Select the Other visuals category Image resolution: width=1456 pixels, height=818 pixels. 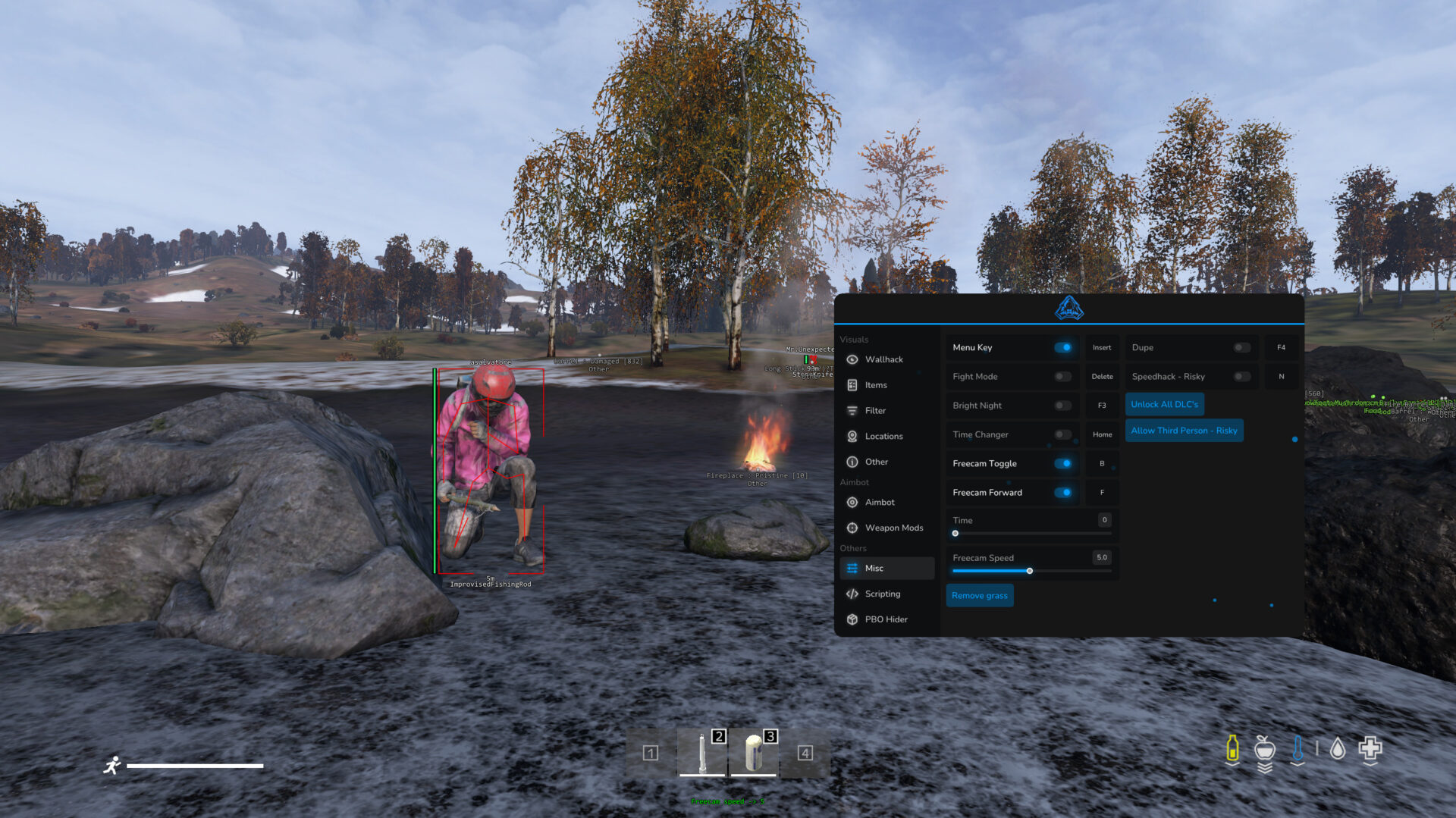pos(876,462)
